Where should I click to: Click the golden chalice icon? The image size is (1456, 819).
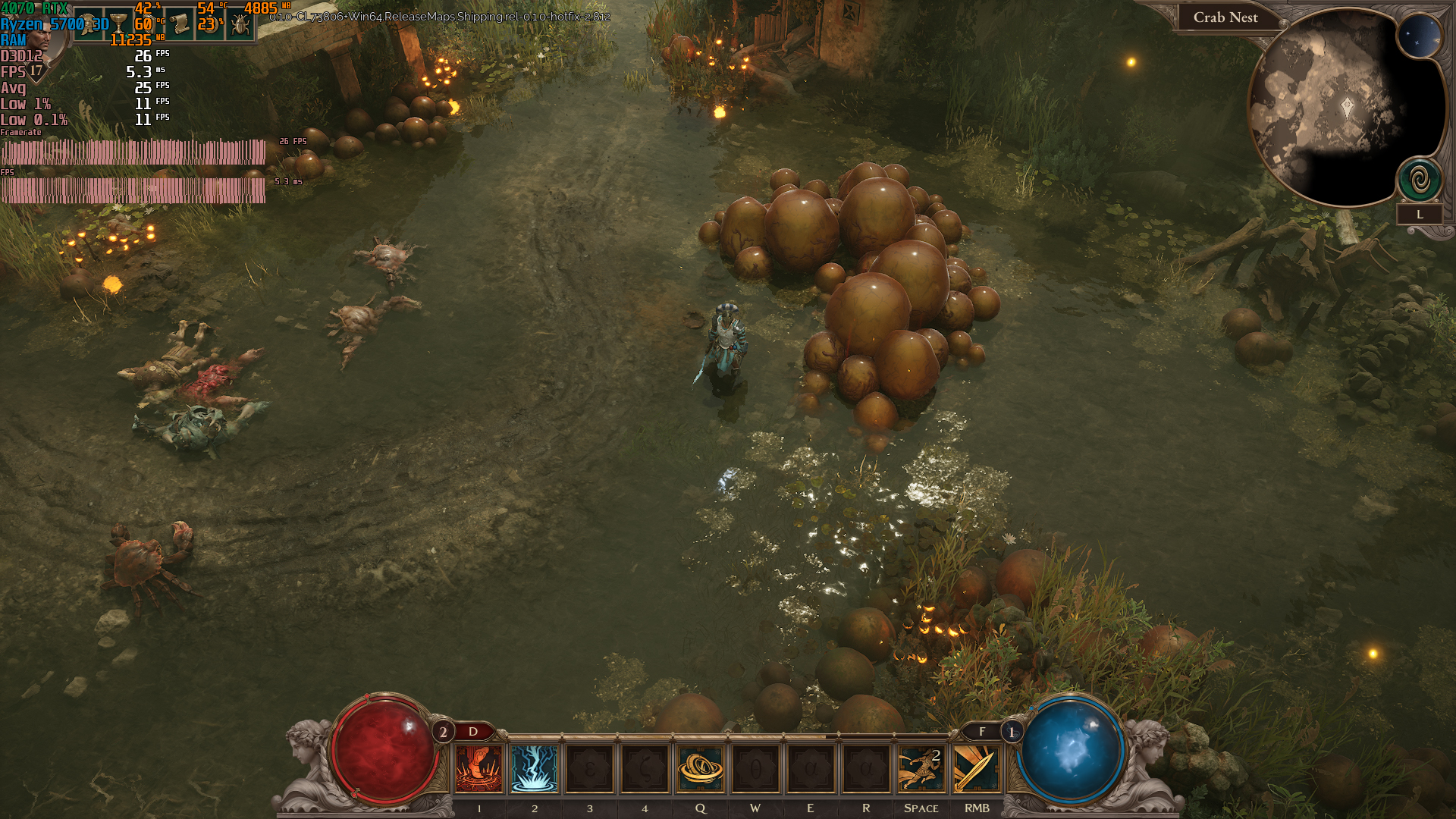[119, 24]
